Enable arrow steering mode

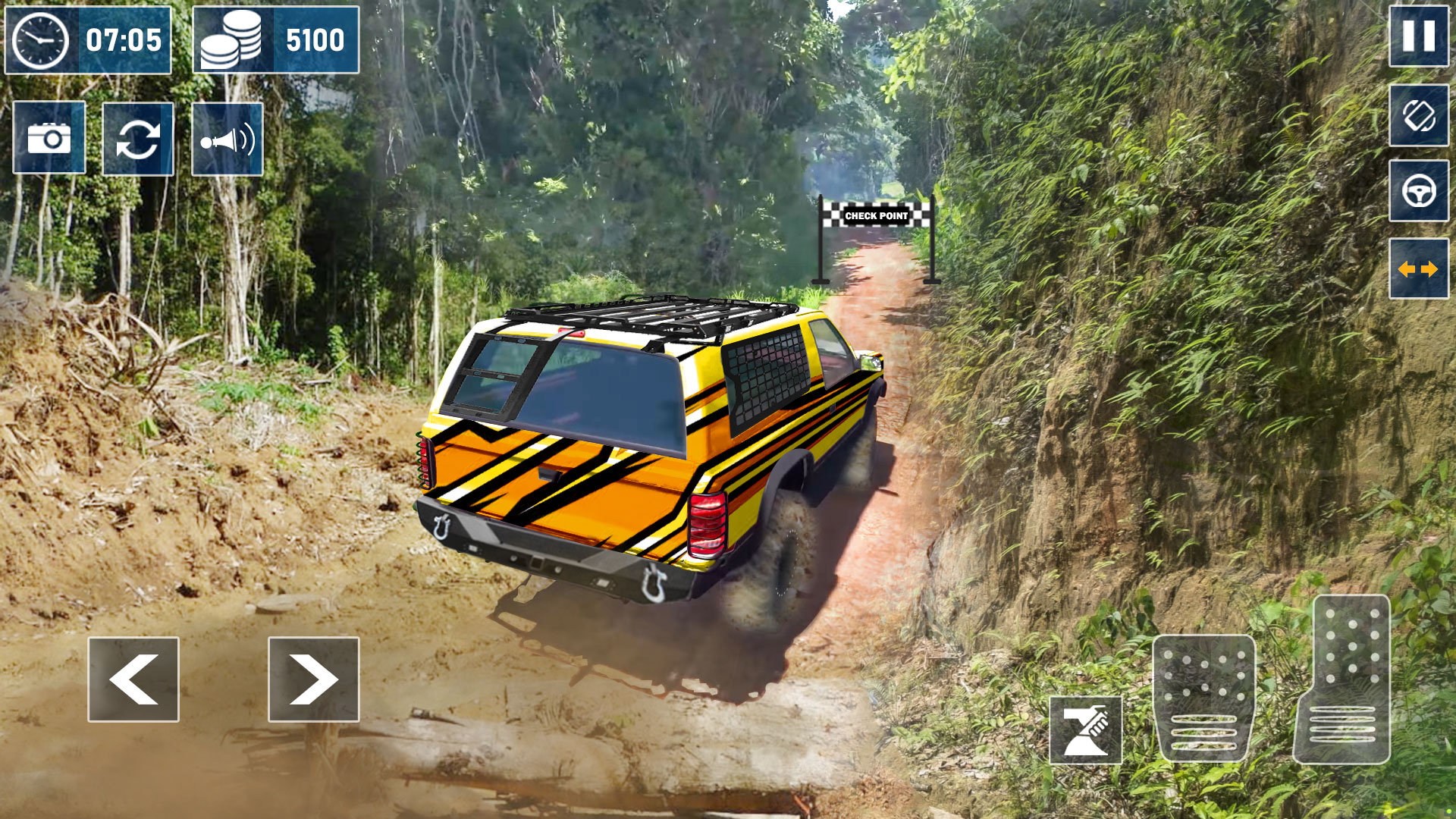pos(1420,267)
